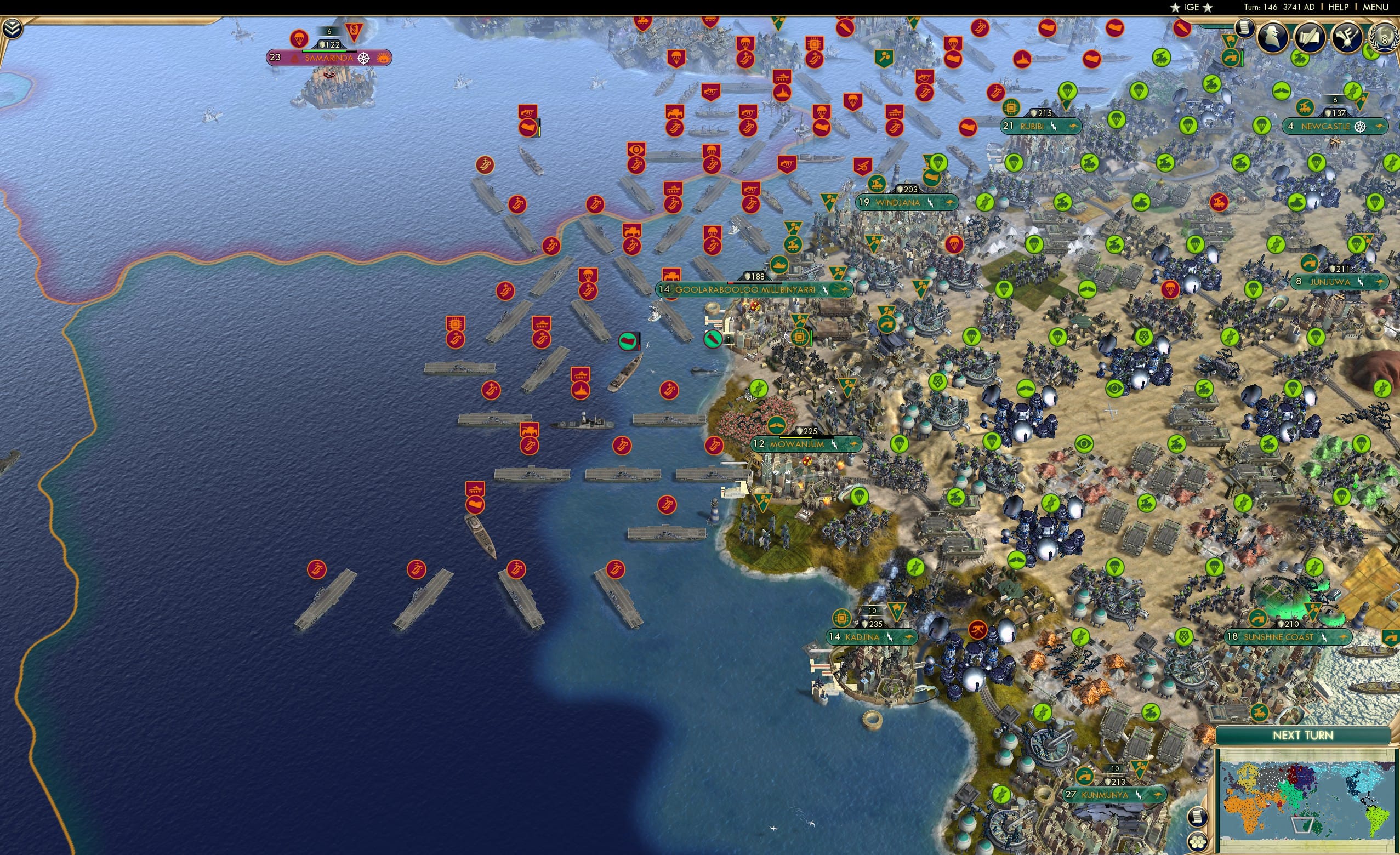Open the Espionage overview spy icon

(x=1272, y=37)
